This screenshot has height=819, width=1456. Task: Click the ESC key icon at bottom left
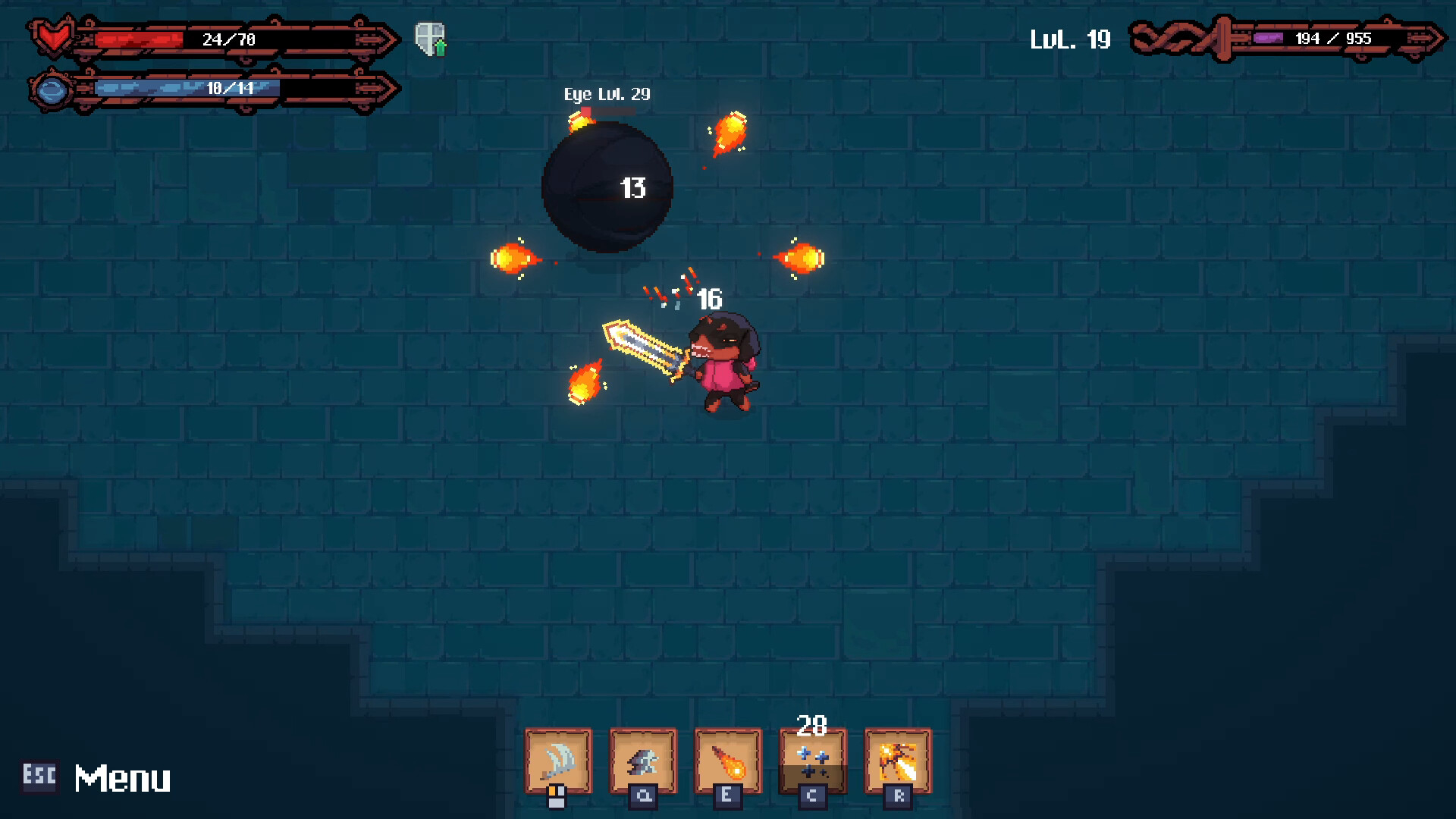pos(40,777)
